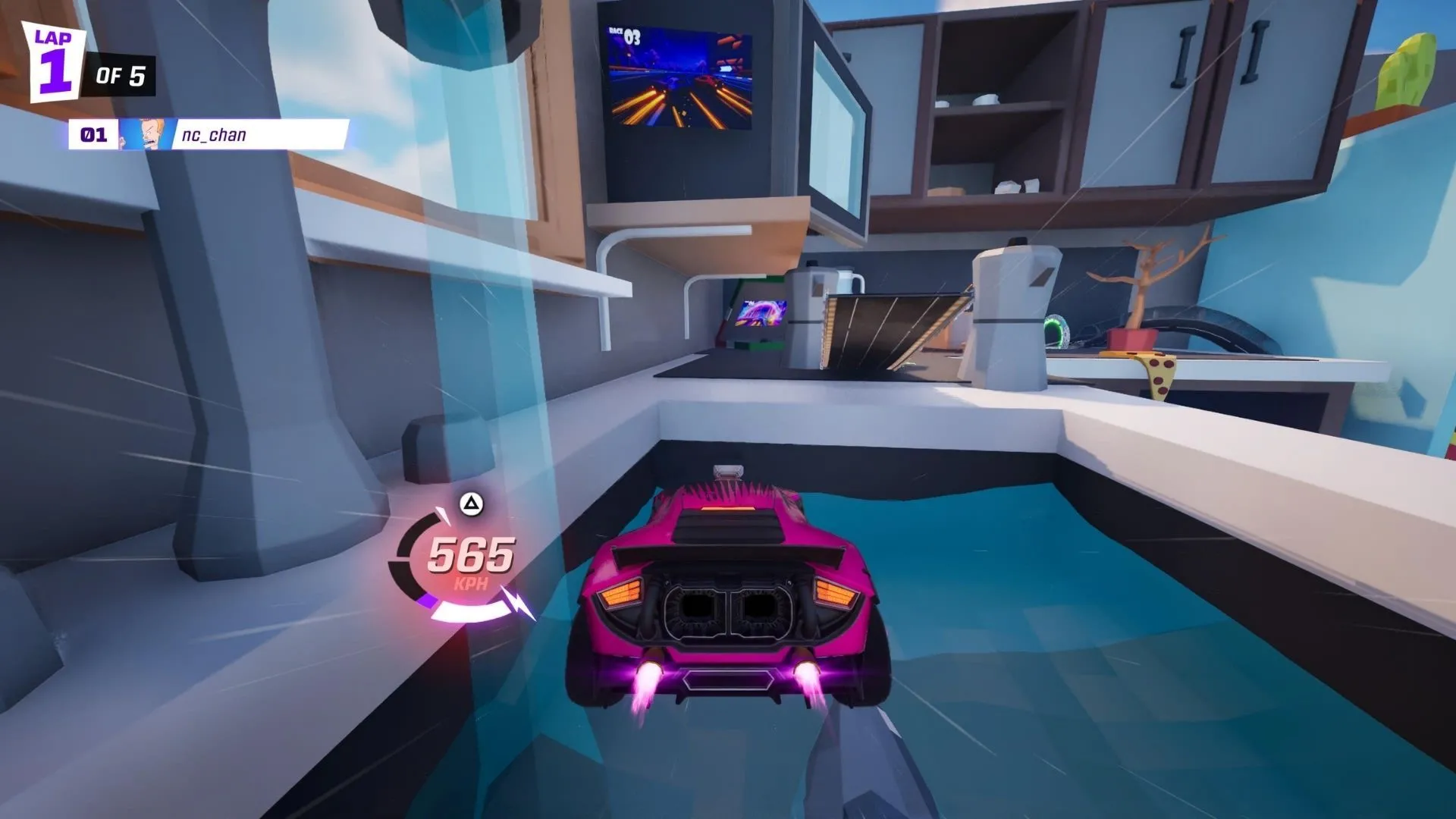This screenshot has height=819, width=1456.
Task: Click the KPH unit label under the speed
Action: pyautogui.click(x=471, y=582)
